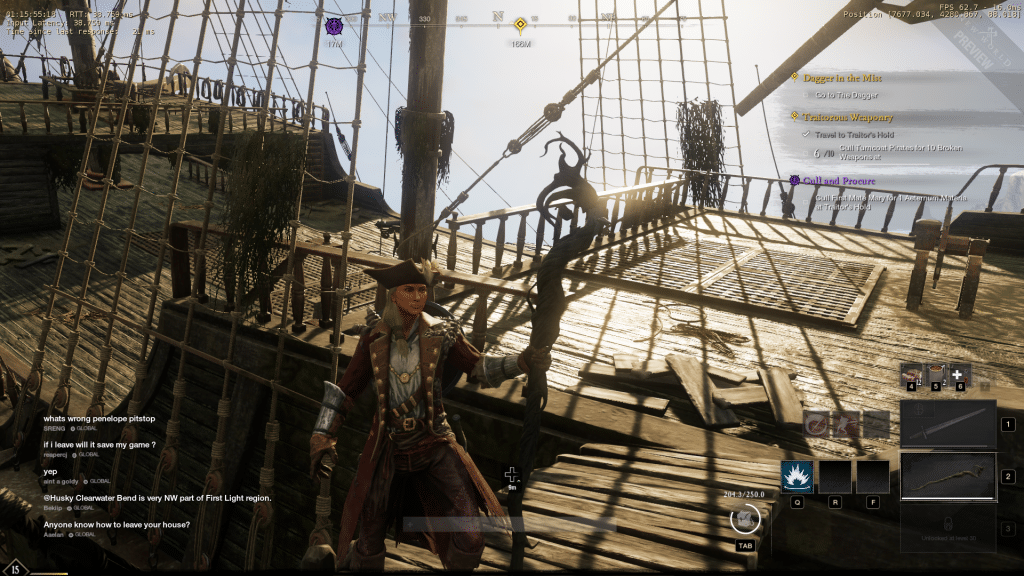
Task: Select the sword weapon slot
Action: coord(947,424)
